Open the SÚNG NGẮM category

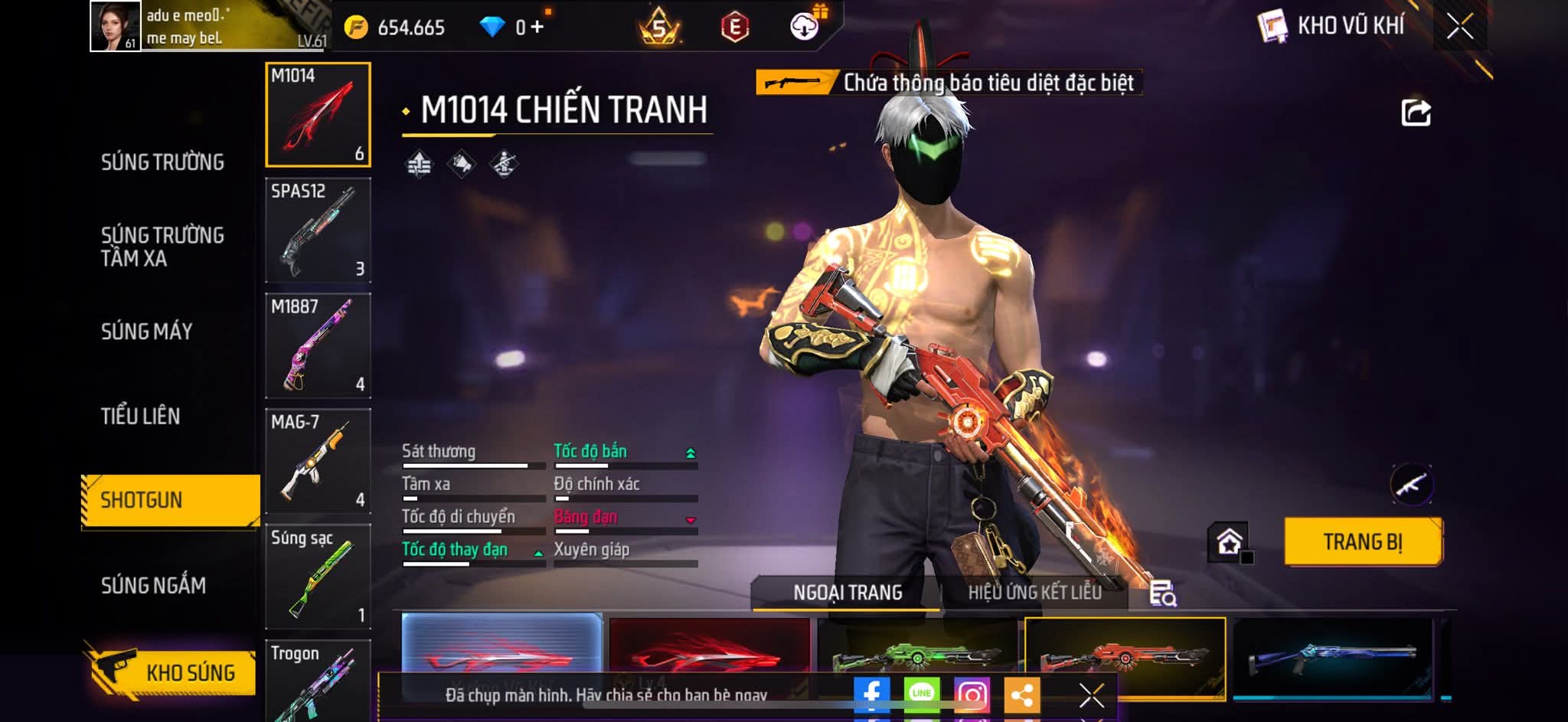click(x=153, y=586)
